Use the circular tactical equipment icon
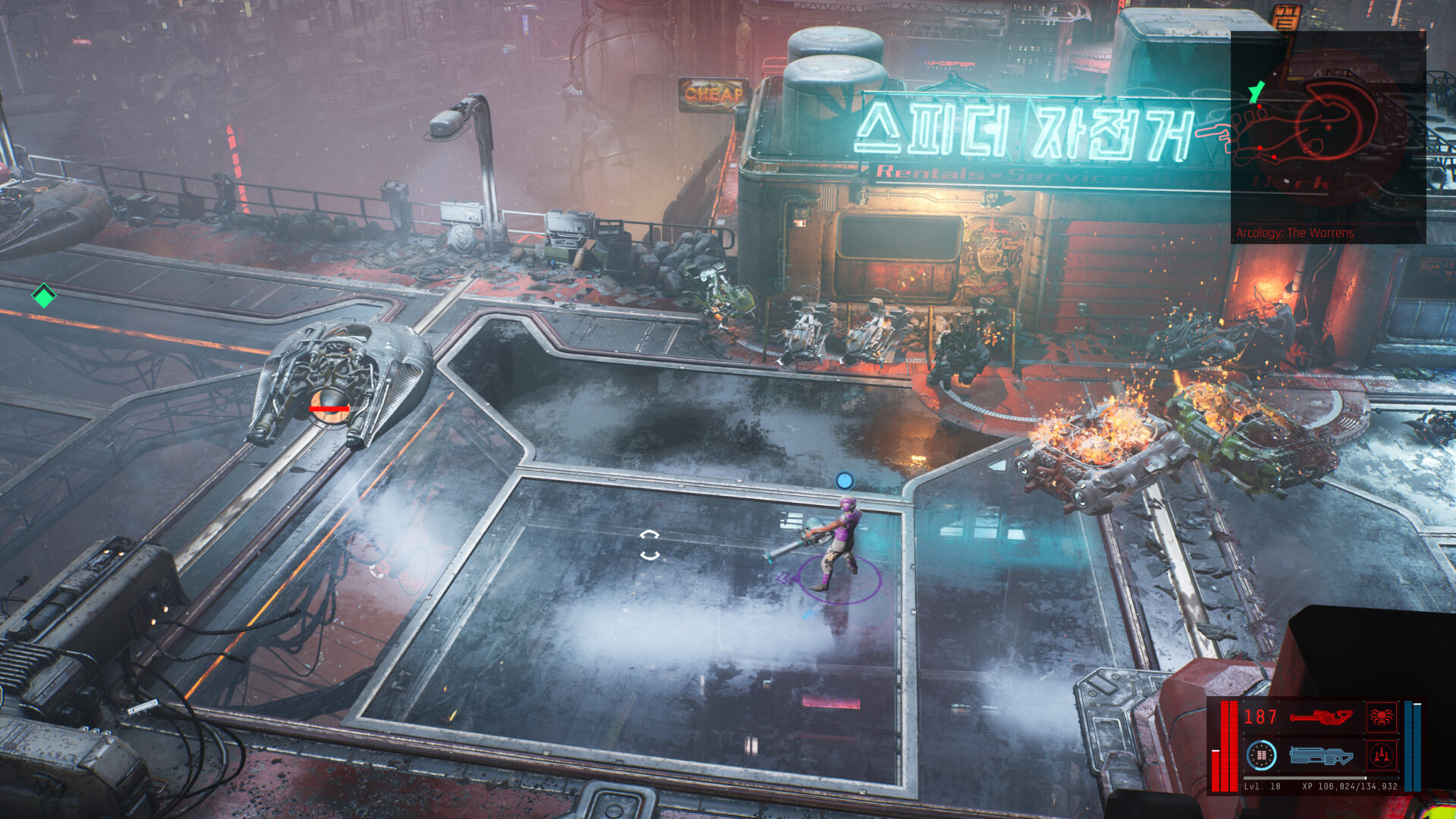The image size is (1456, 819). (x=1262, y=755)
